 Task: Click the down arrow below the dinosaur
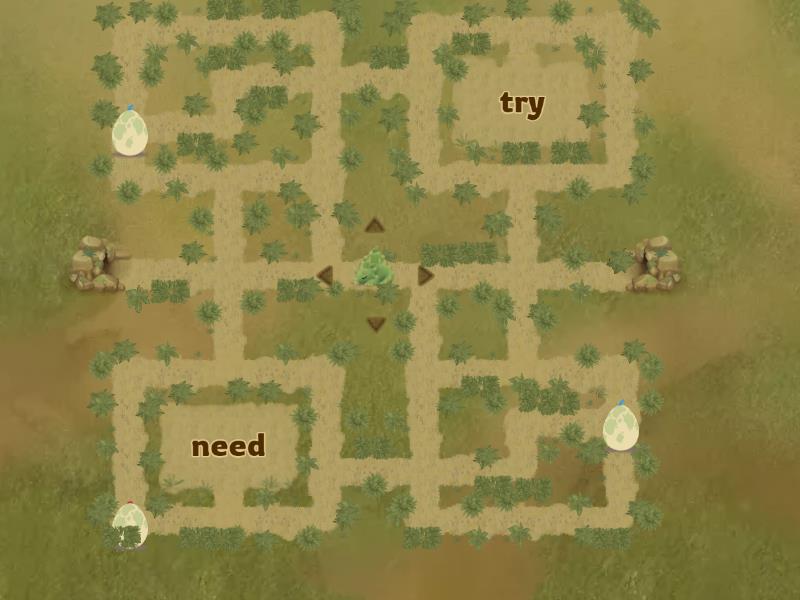click(x=376, y=323)
